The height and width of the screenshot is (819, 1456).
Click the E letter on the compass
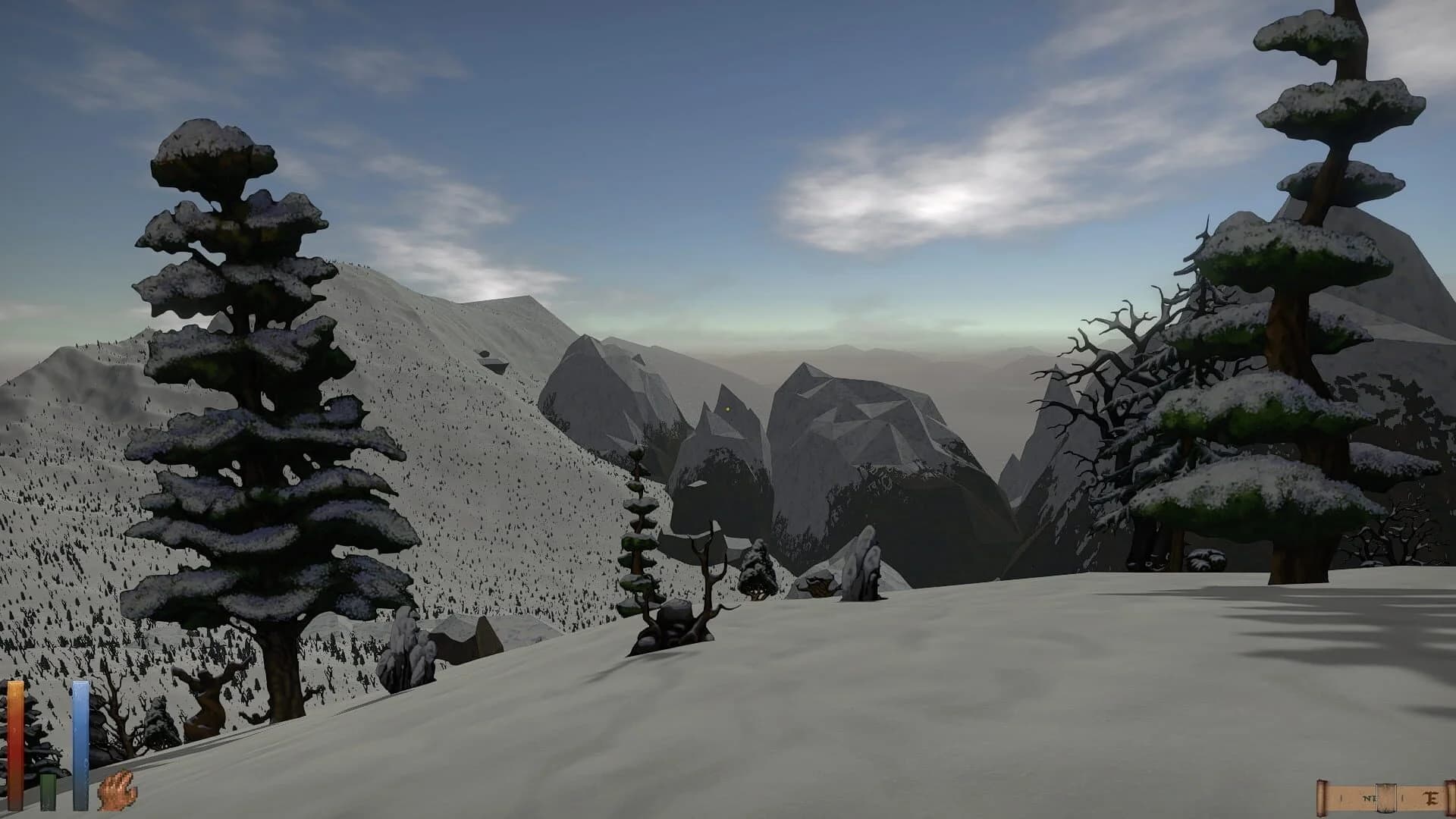(x=1429, y=798)
